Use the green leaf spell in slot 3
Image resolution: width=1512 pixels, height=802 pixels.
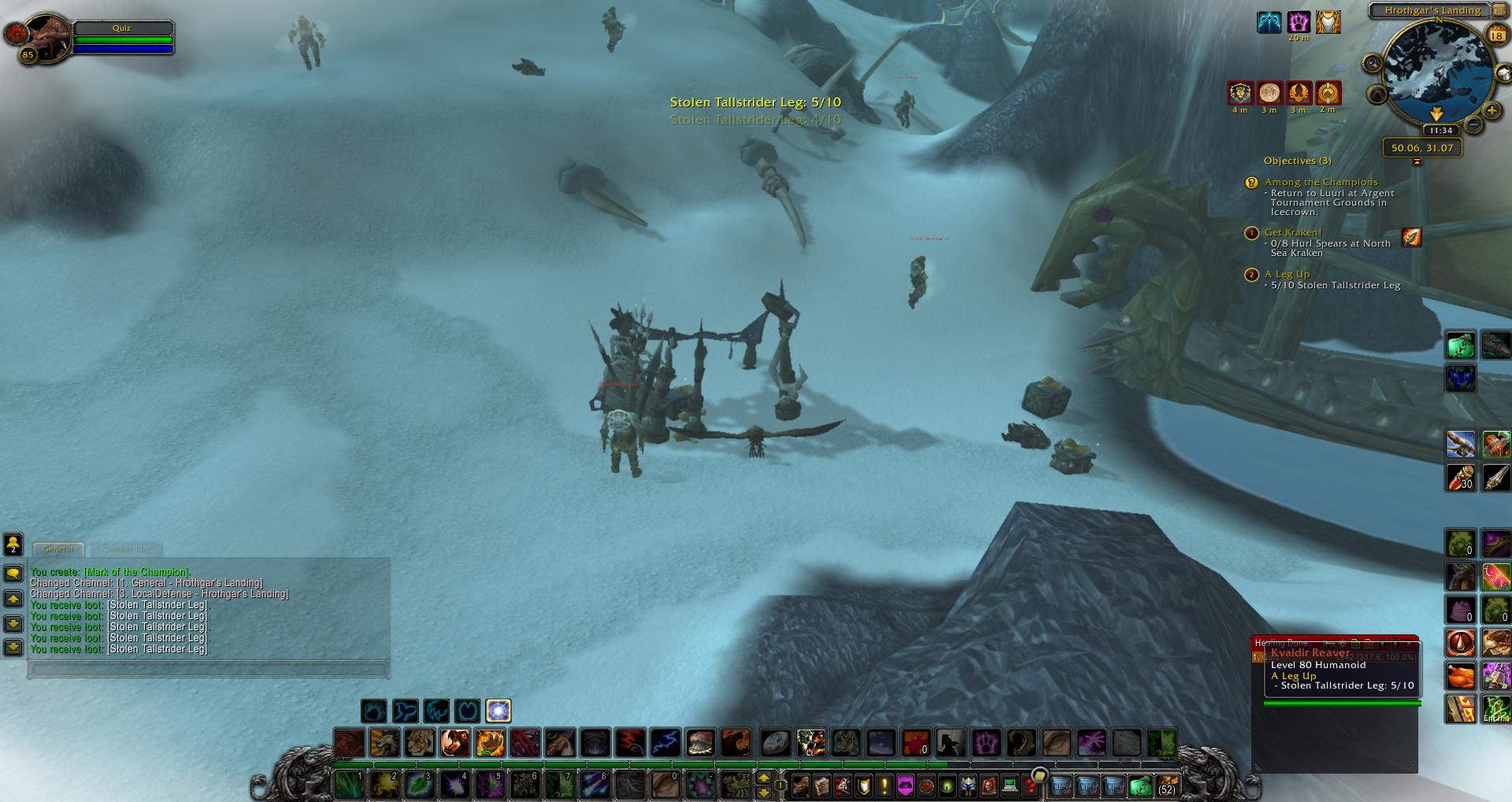[418, 785]
